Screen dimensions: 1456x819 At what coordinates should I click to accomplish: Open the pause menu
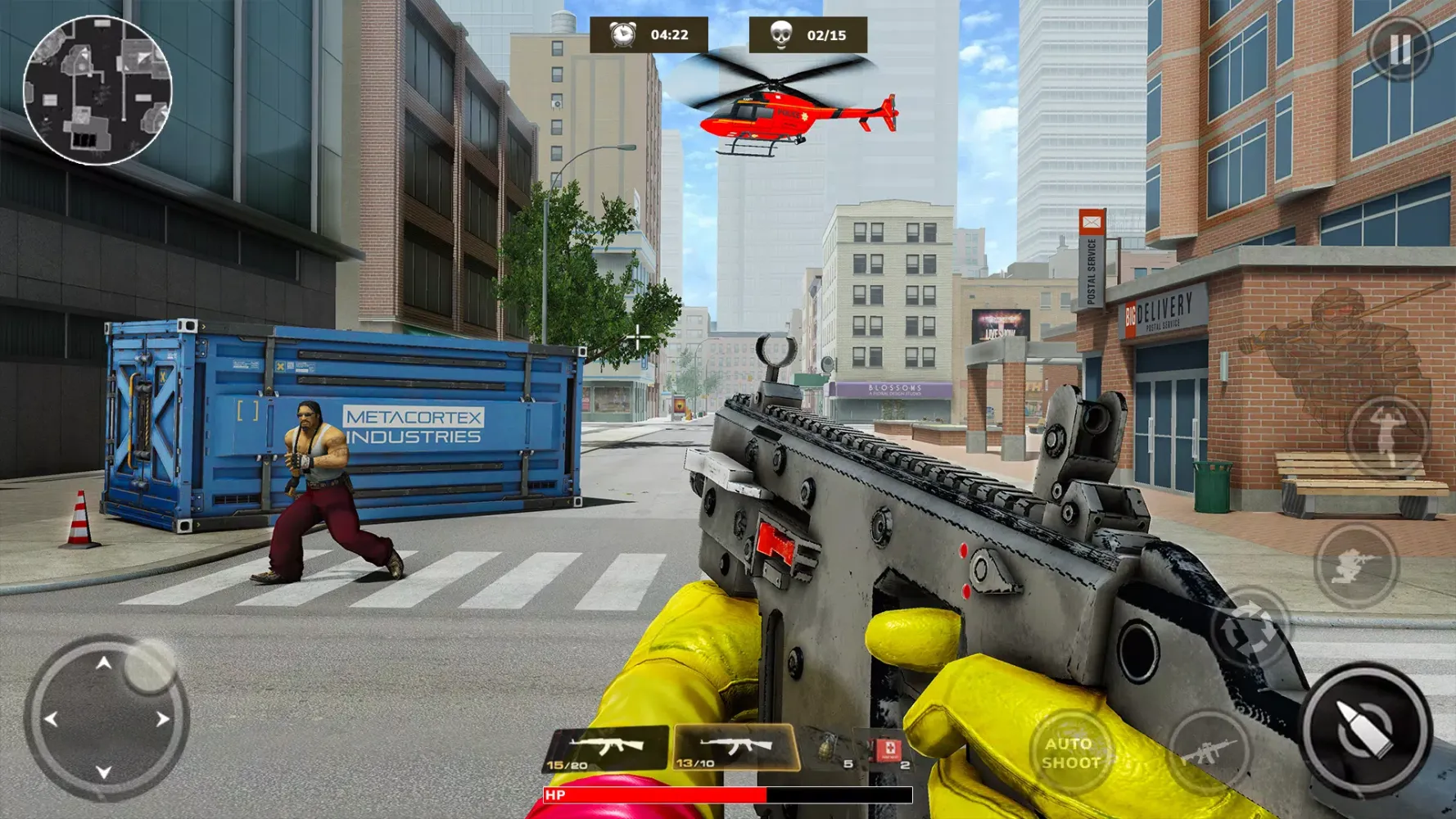[1402, 48]
